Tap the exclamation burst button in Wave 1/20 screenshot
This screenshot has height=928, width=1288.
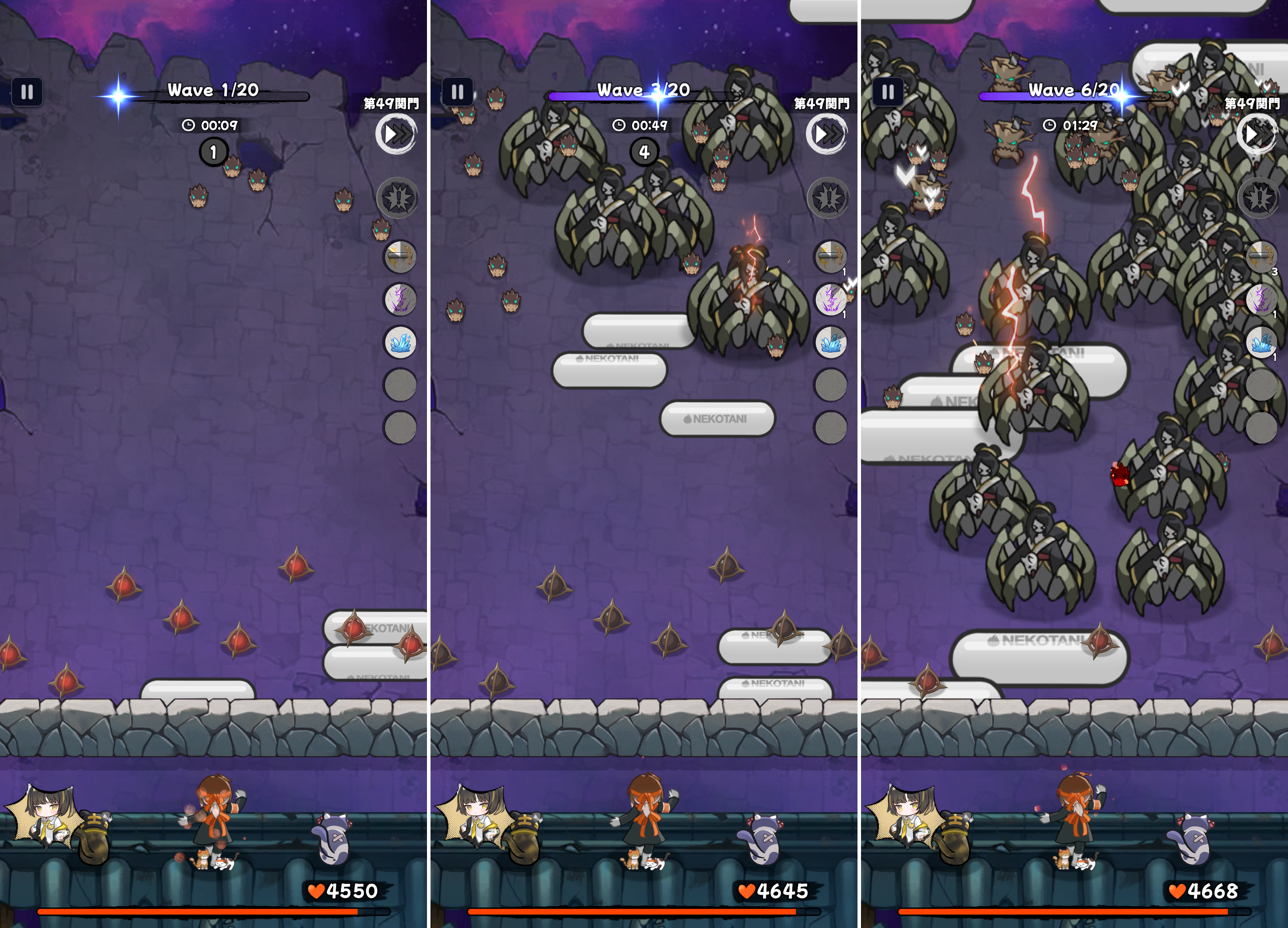point(398,198)
